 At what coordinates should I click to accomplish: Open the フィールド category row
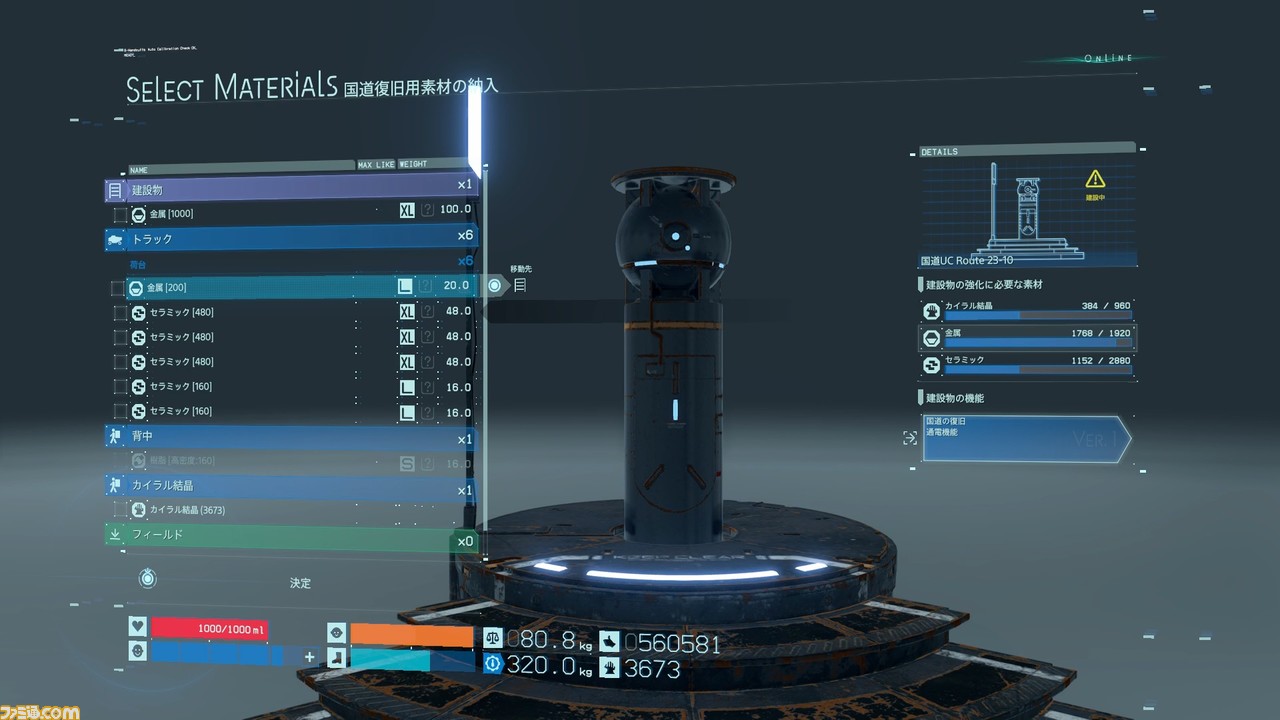290,536
